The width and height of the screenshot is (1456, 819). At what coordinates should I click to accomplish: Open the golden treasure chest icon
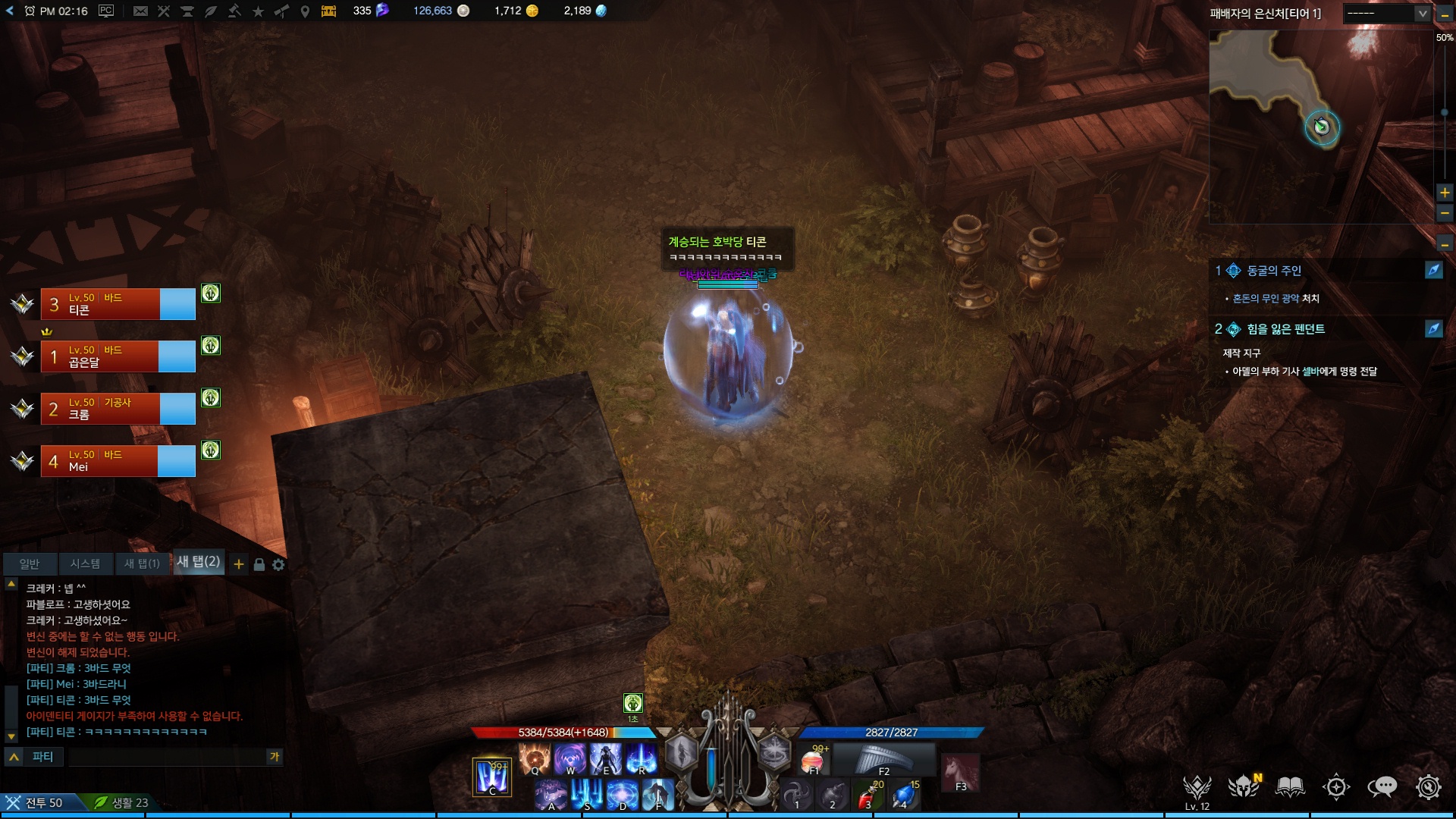click(328, 11)
